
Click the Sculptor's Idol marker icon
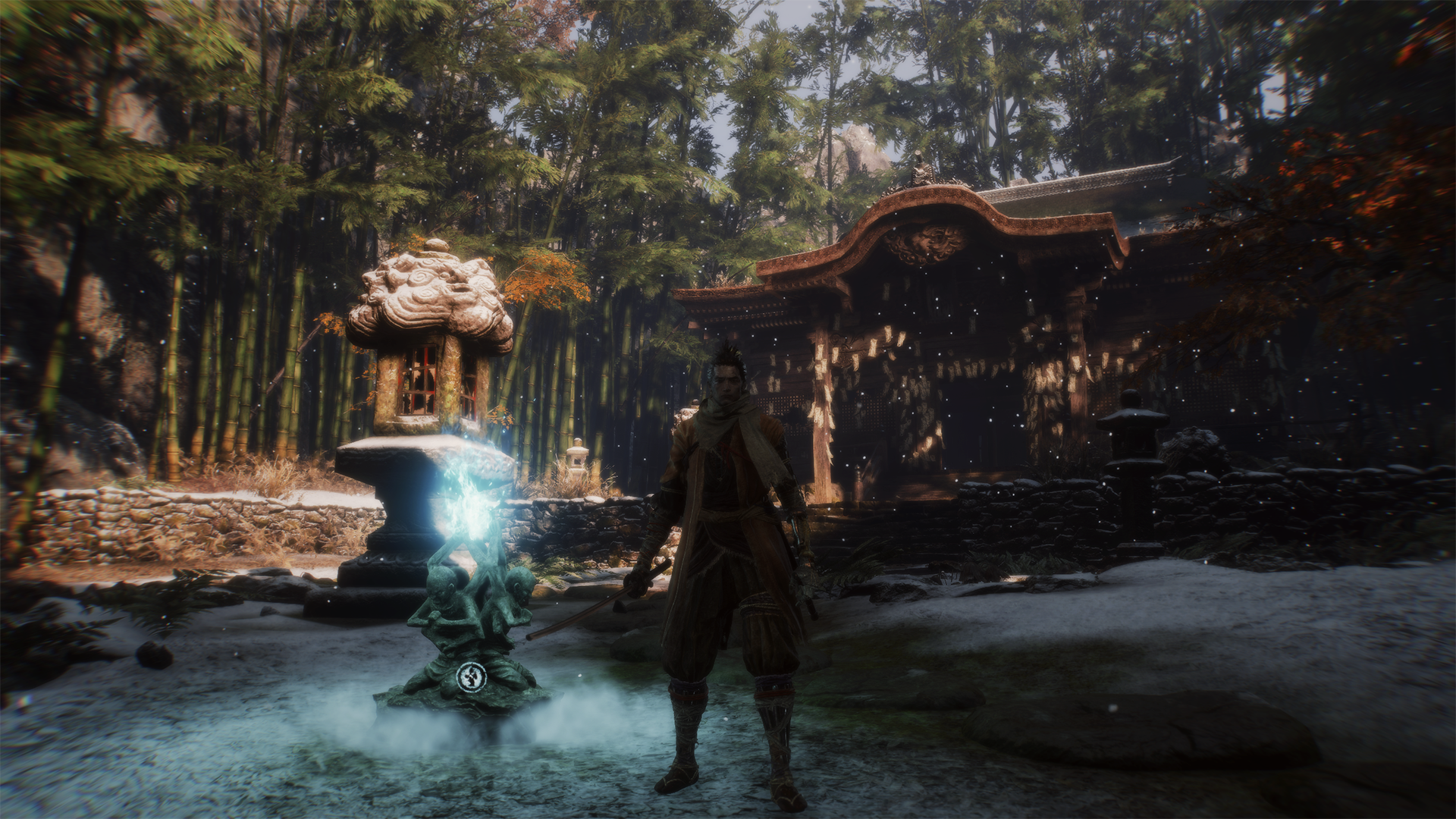[469, 675]
